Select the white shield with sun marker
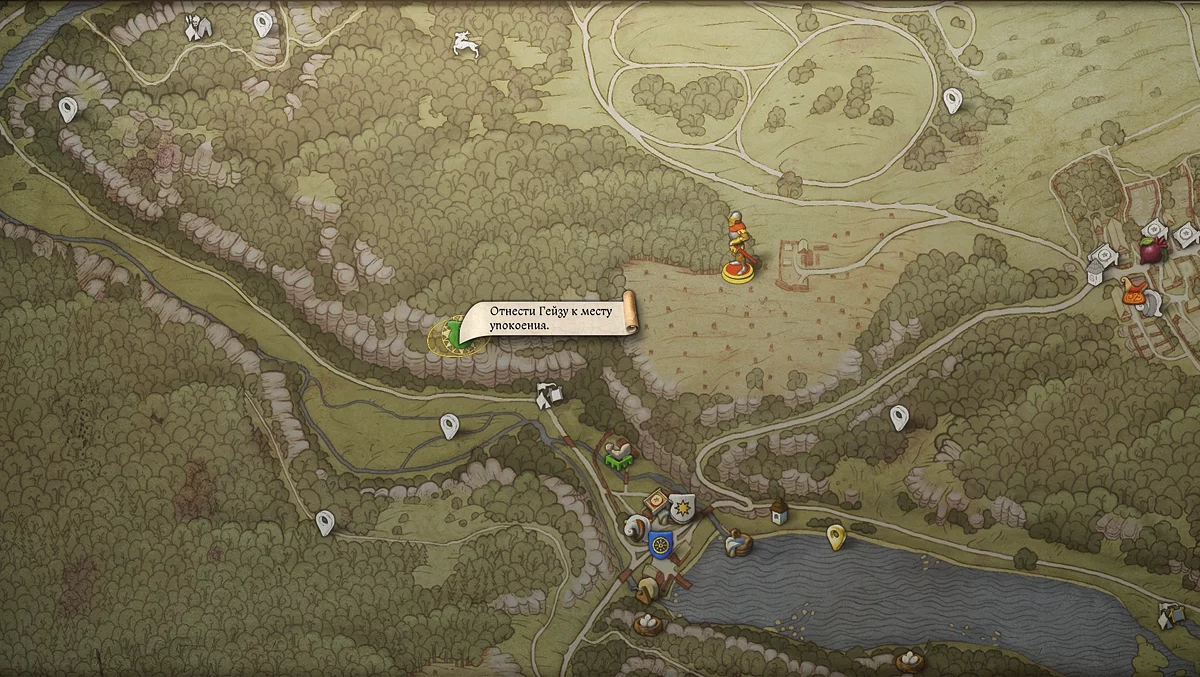 pyautogui.click(x=682, y=509)
